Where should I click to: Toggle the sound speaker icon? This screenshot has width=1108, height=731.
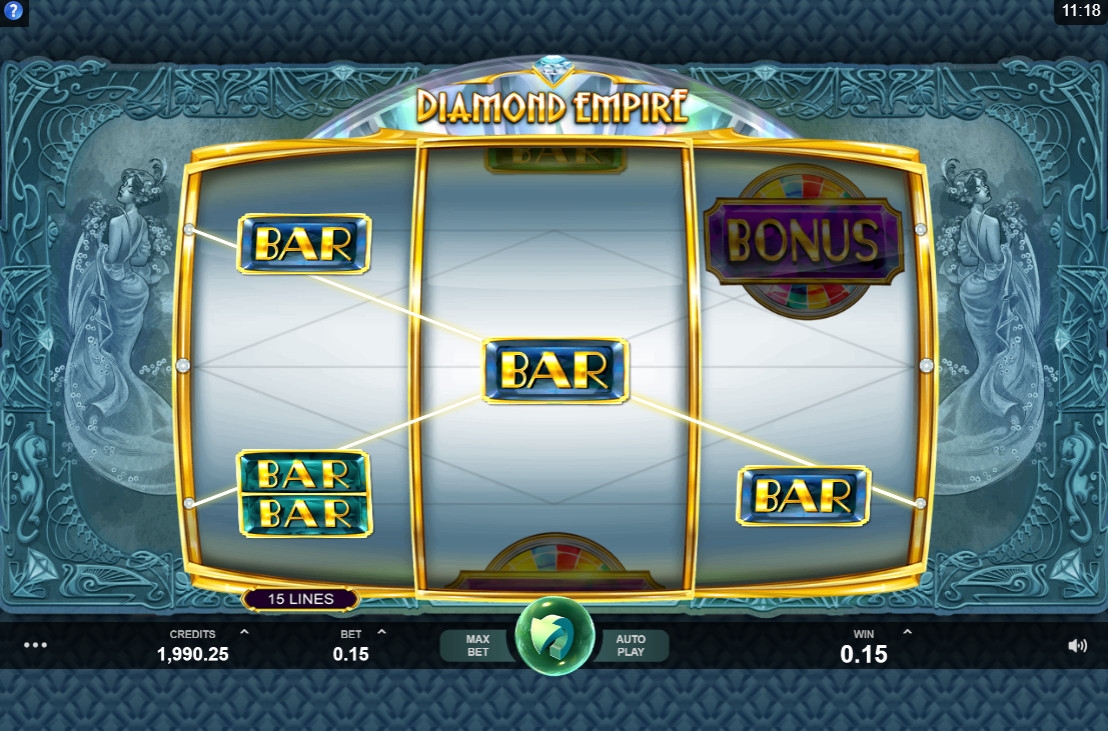[x=1077, y=646]
